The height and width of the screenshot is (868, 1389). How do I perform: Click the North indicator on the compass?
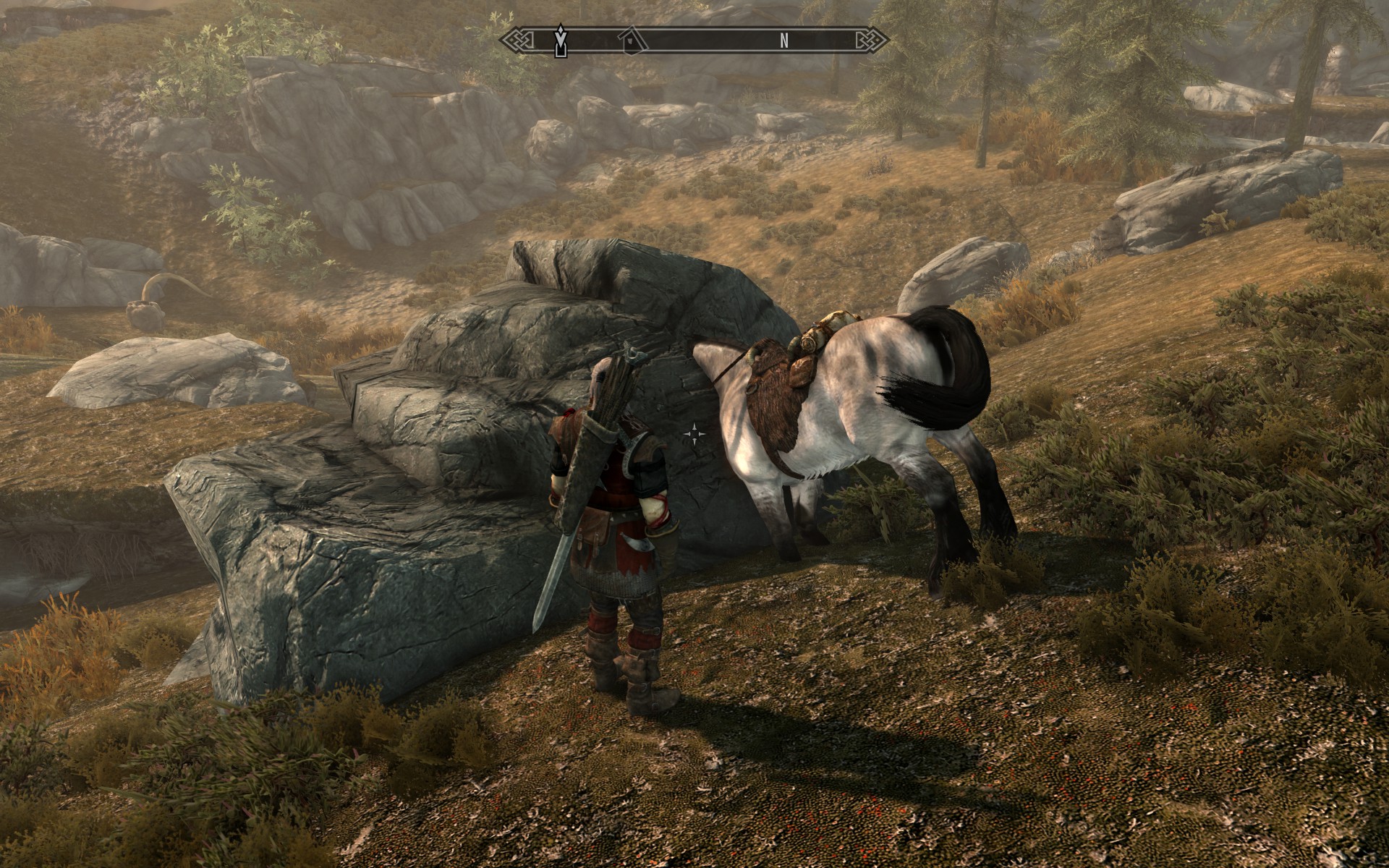(784, 41)
